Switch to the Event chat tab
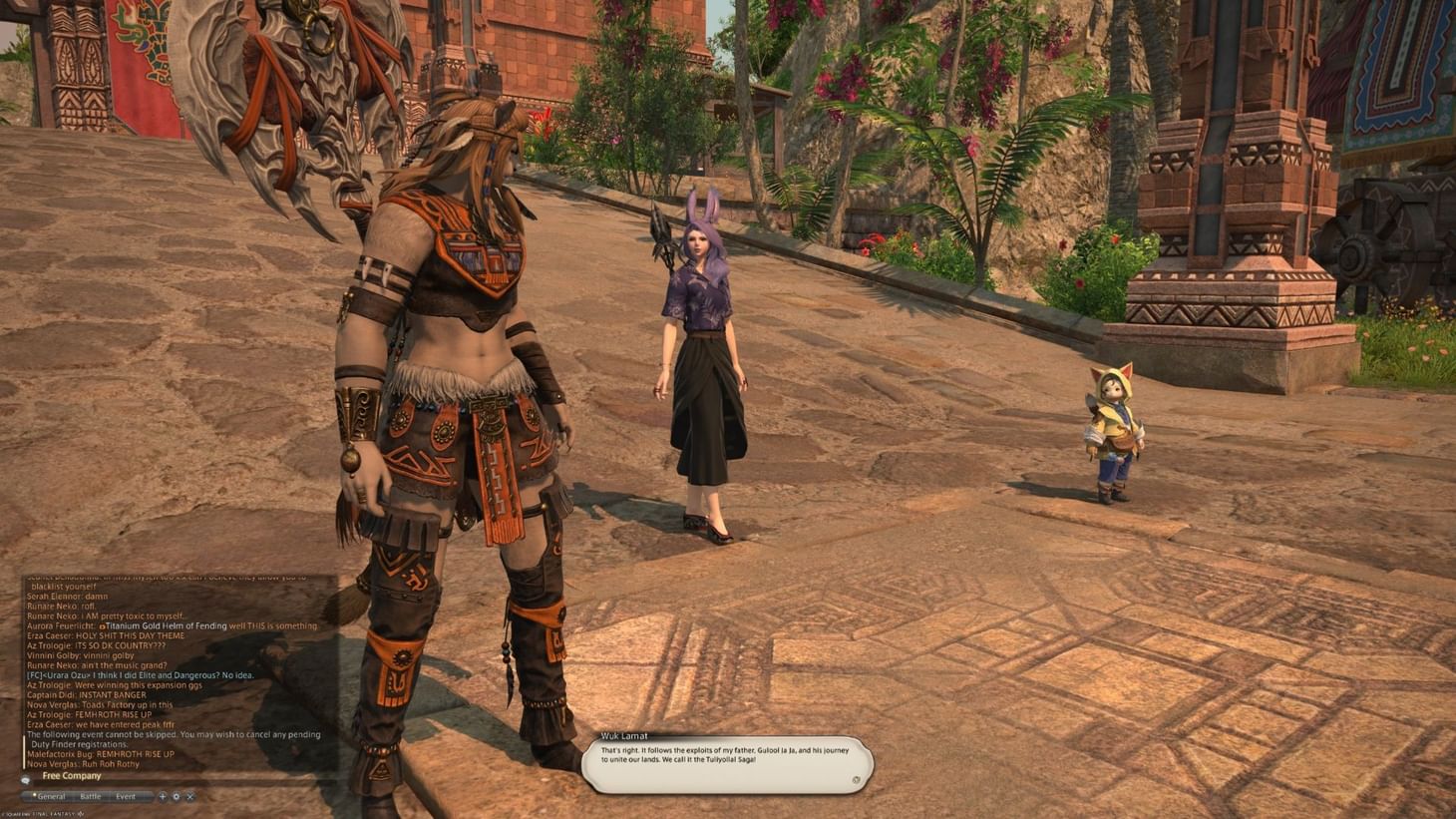The width and height of the screenshot is (1456, 819). [x=126, y=796]
